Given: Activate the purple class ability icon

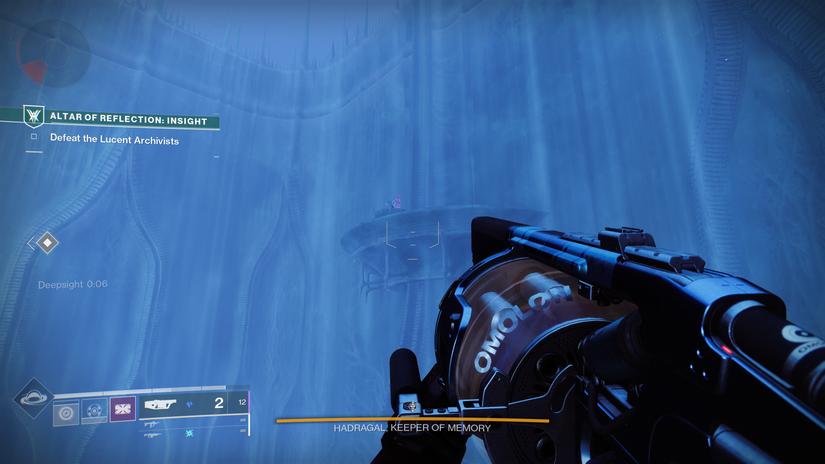Looking at the screenshot, I should coord(122,410).
